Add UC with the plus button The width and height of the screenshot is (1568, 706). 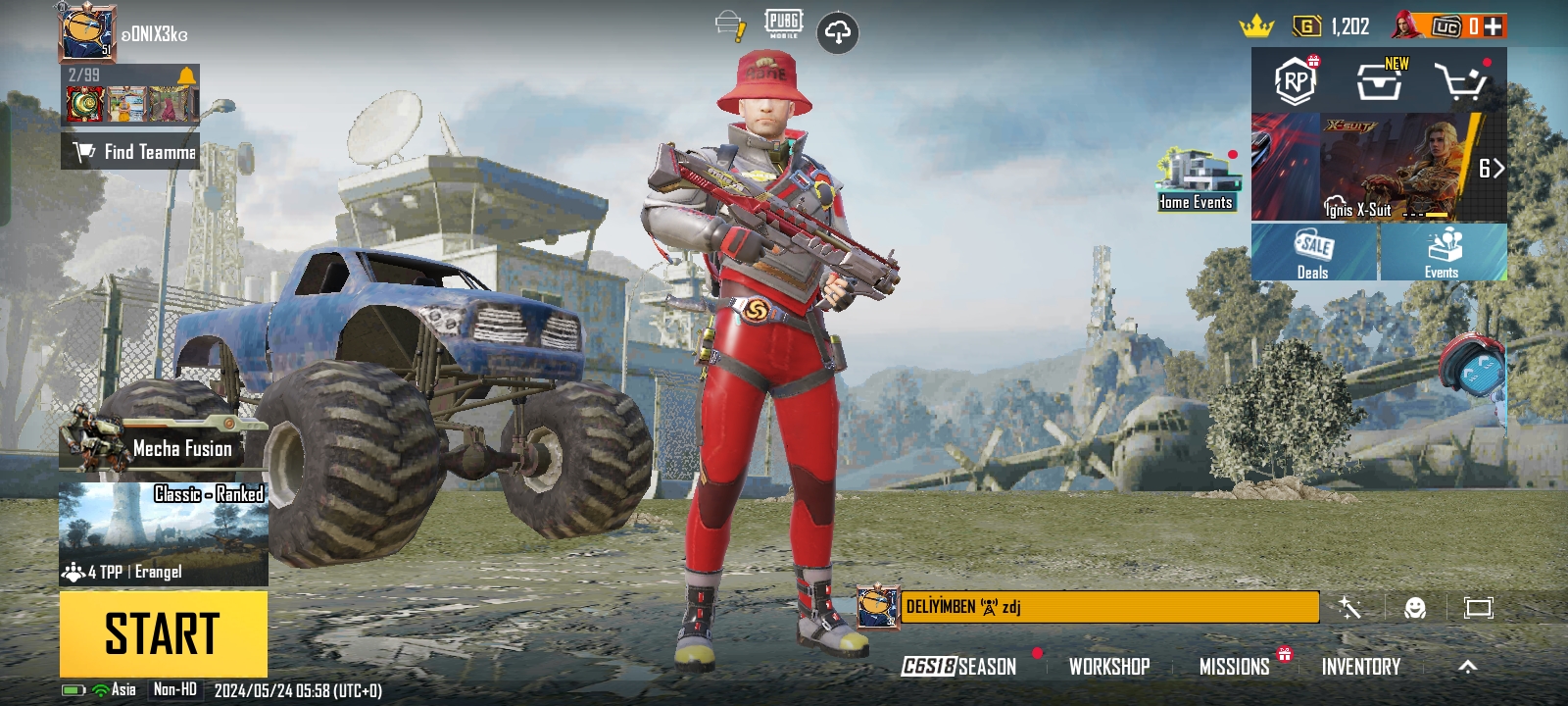pyautogui.click(x=1493, y=26)
